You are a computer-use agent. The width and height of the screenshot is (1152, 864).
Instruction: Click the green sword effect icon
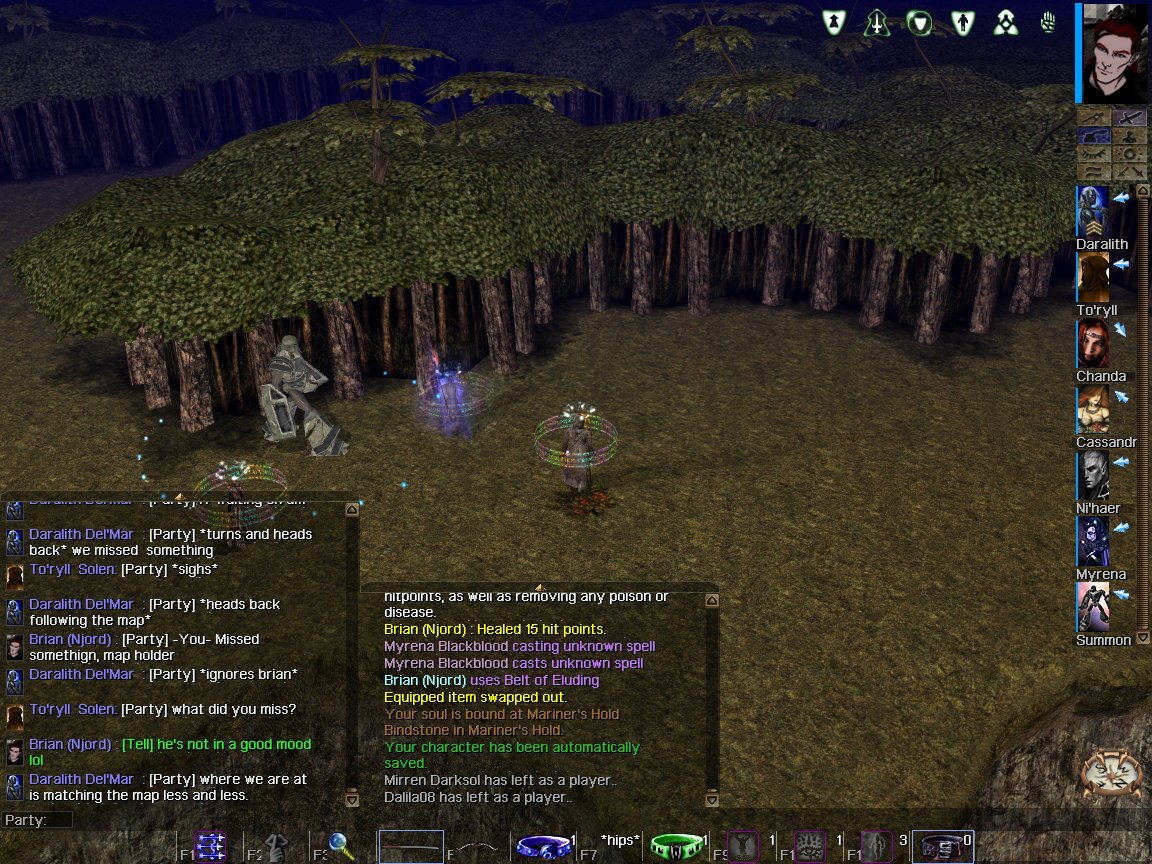point(877,22)
